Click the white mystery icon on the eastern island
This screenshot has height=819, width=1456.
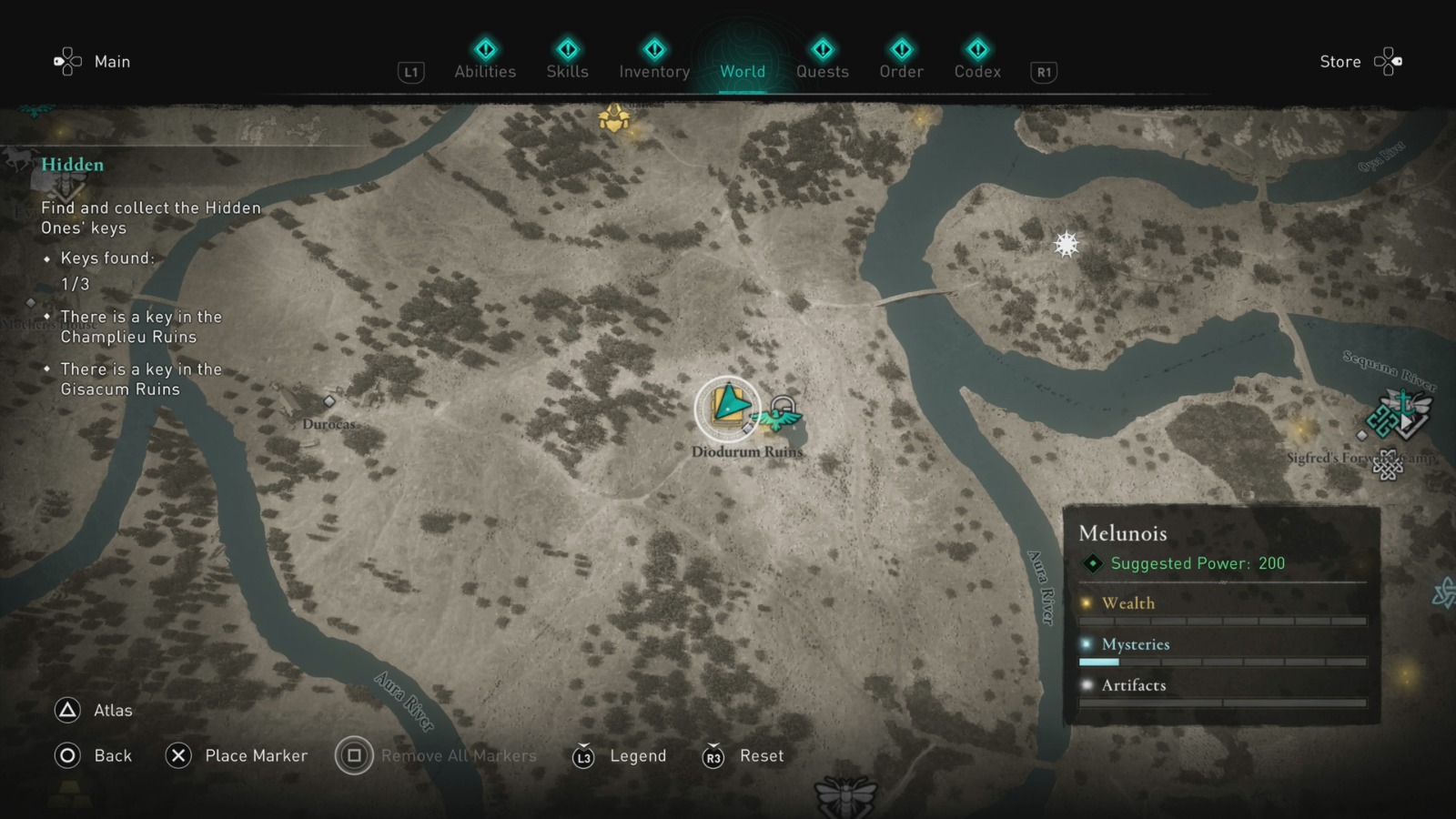[1065, 243]
